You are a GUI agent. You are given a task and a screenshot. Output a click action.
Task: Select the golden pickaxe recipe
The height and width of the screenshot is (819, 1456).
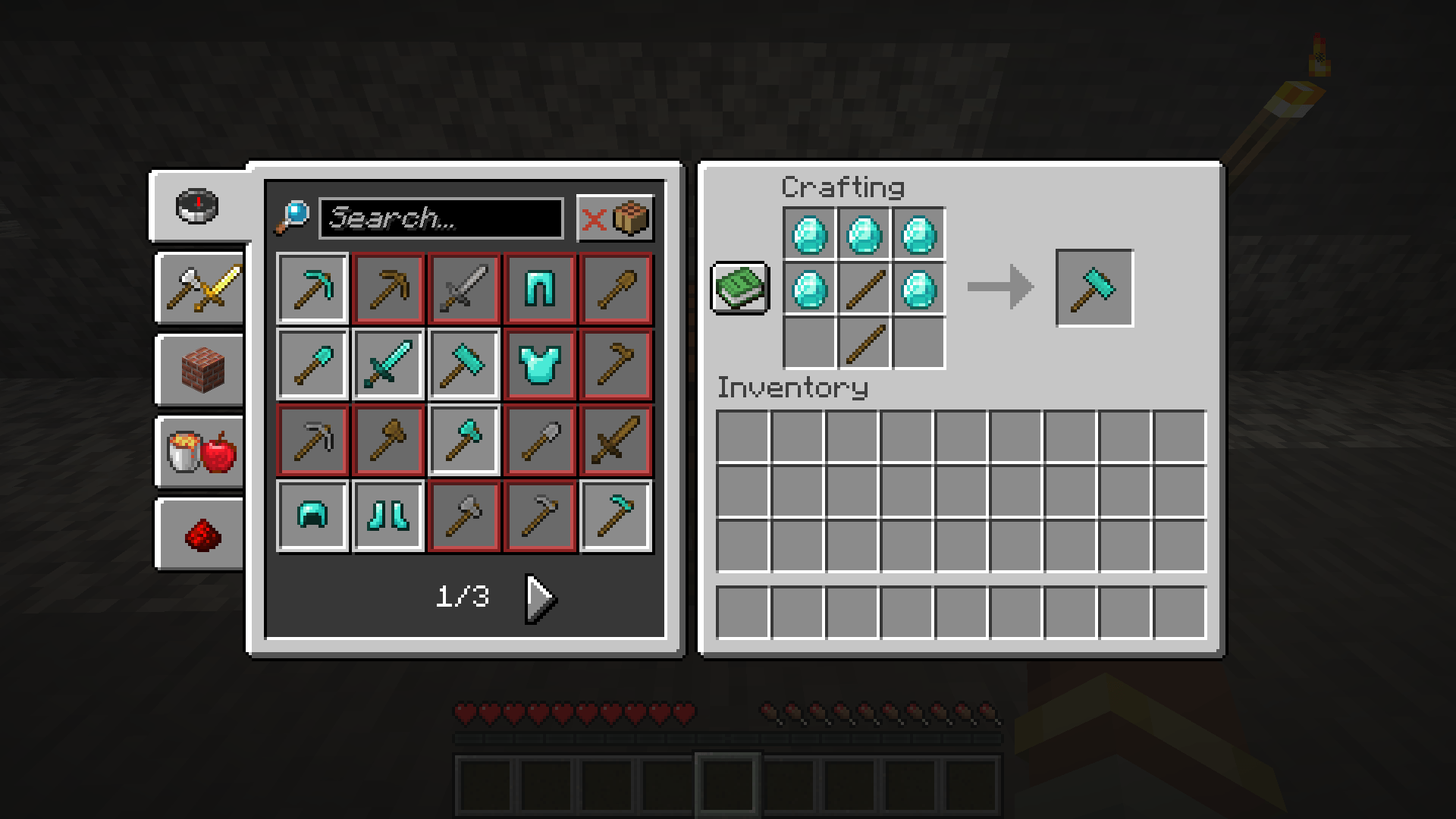coord(388,288)
